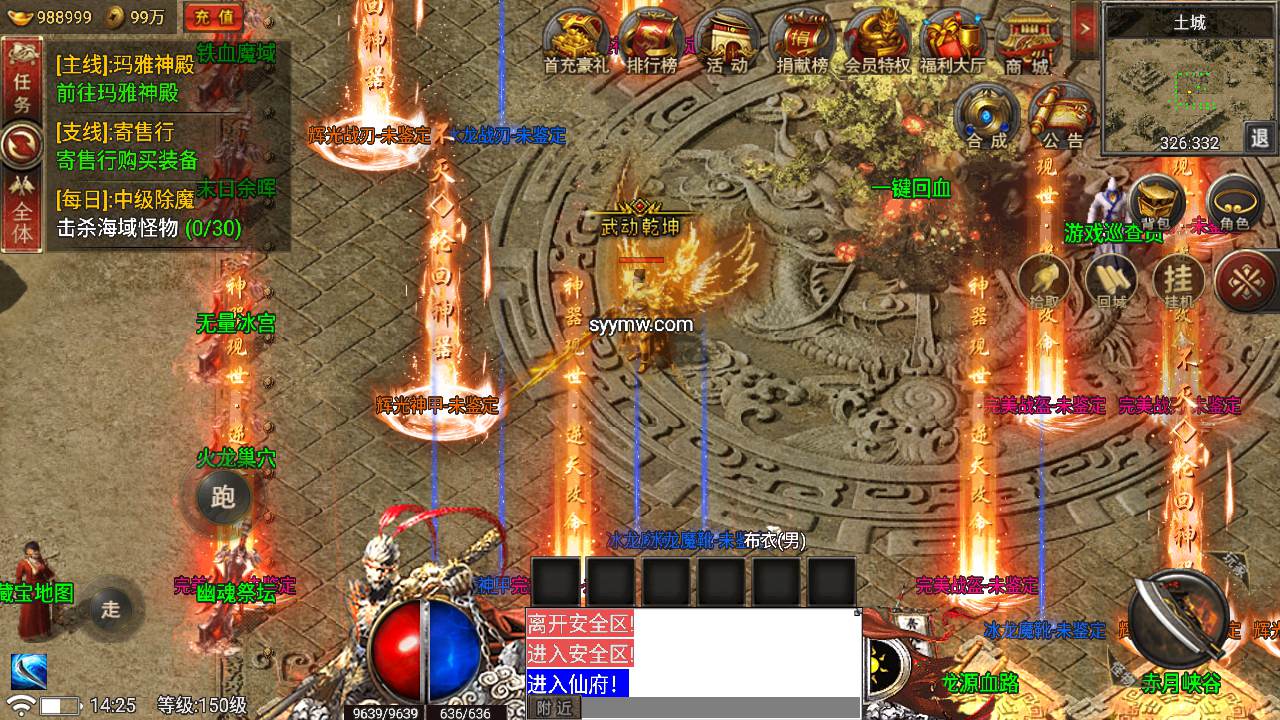This screenshot has width=1280, height=720.
Task: Toggle 挂机 auto-battle
Action: [1179, 281]
